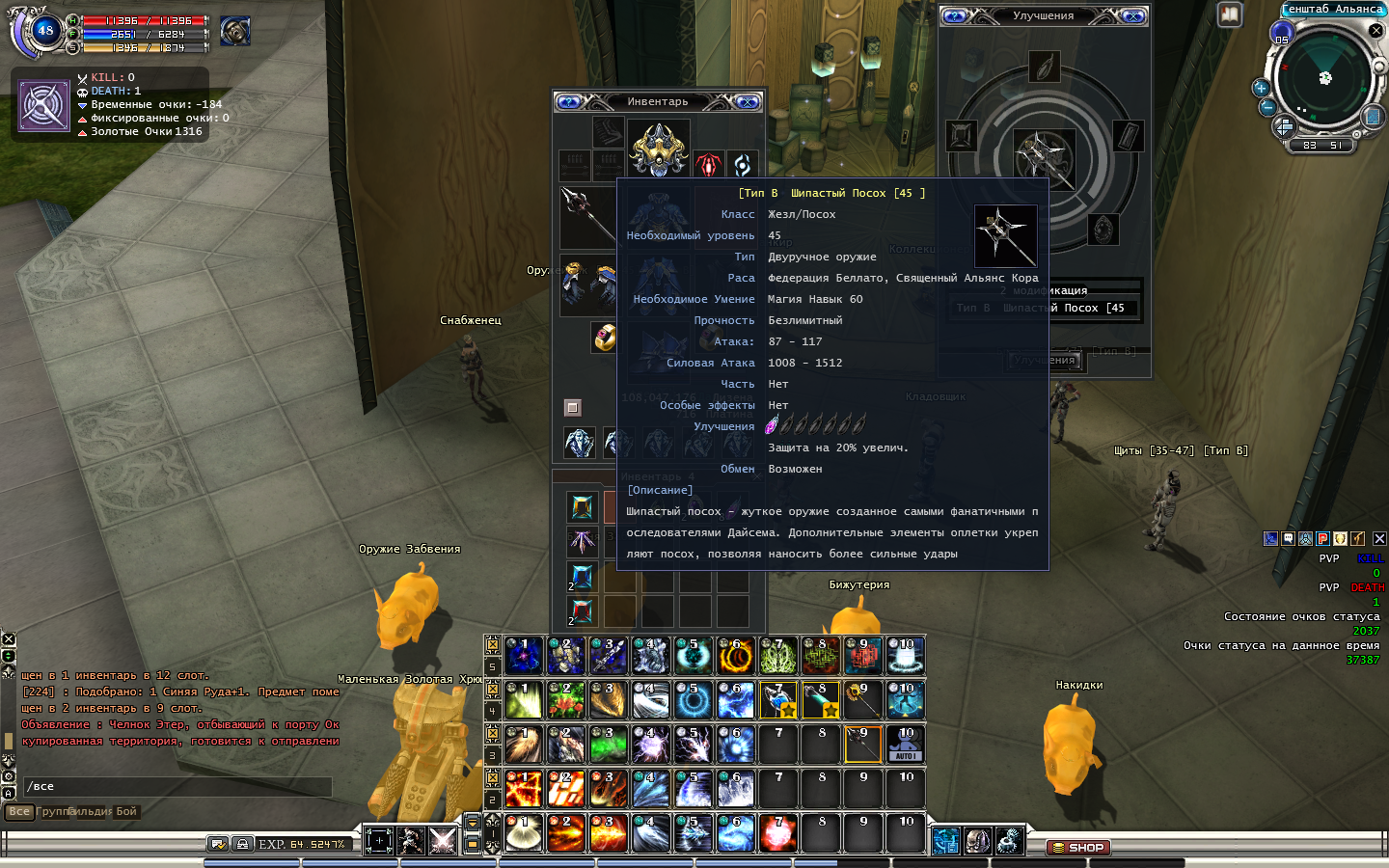The width and height of the screenshot is (1389, 868).
Task: Close the Инвентарь window
Action: click(748, 102)
